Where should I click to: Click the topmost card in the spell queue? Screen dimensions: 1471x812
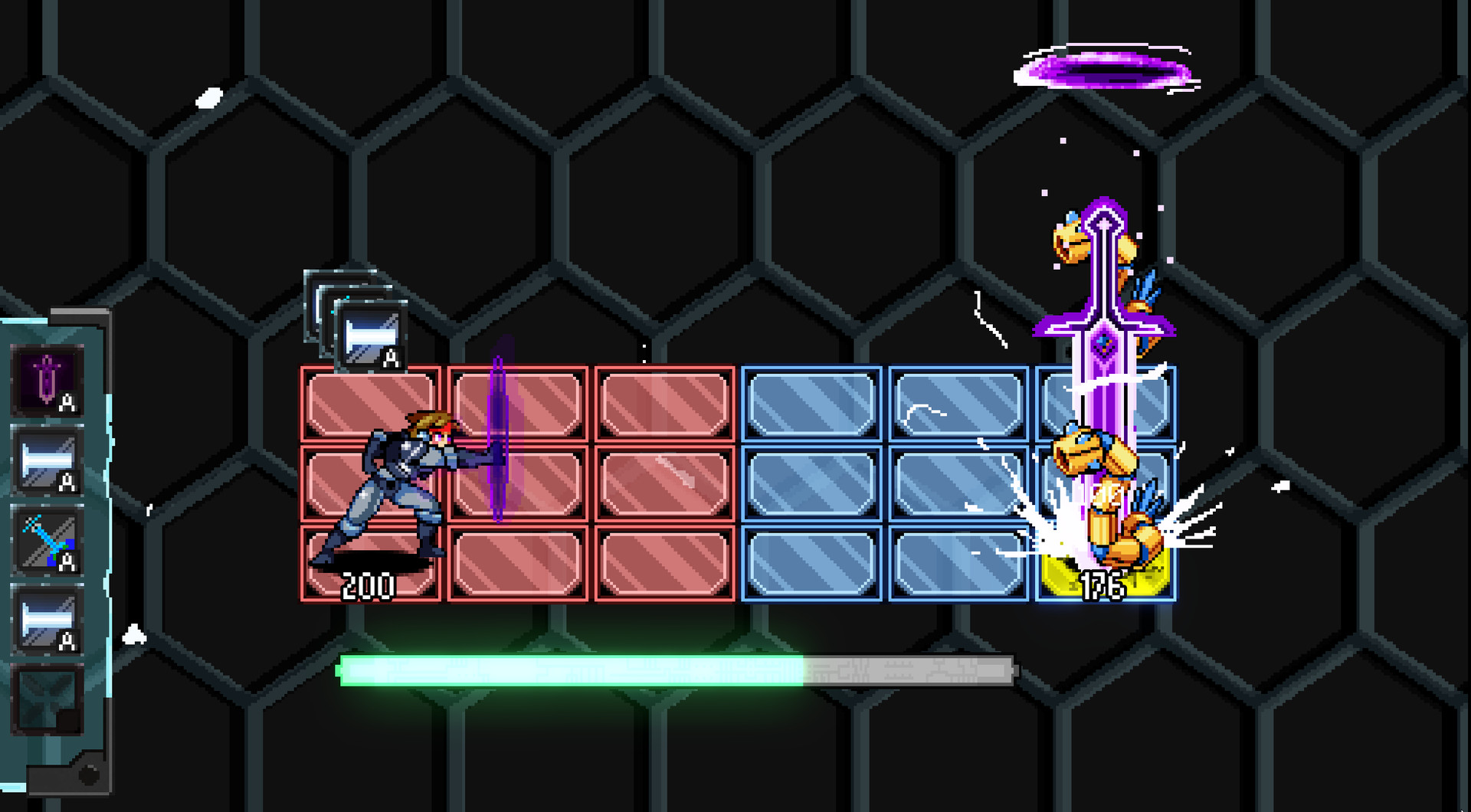(369, 335)
